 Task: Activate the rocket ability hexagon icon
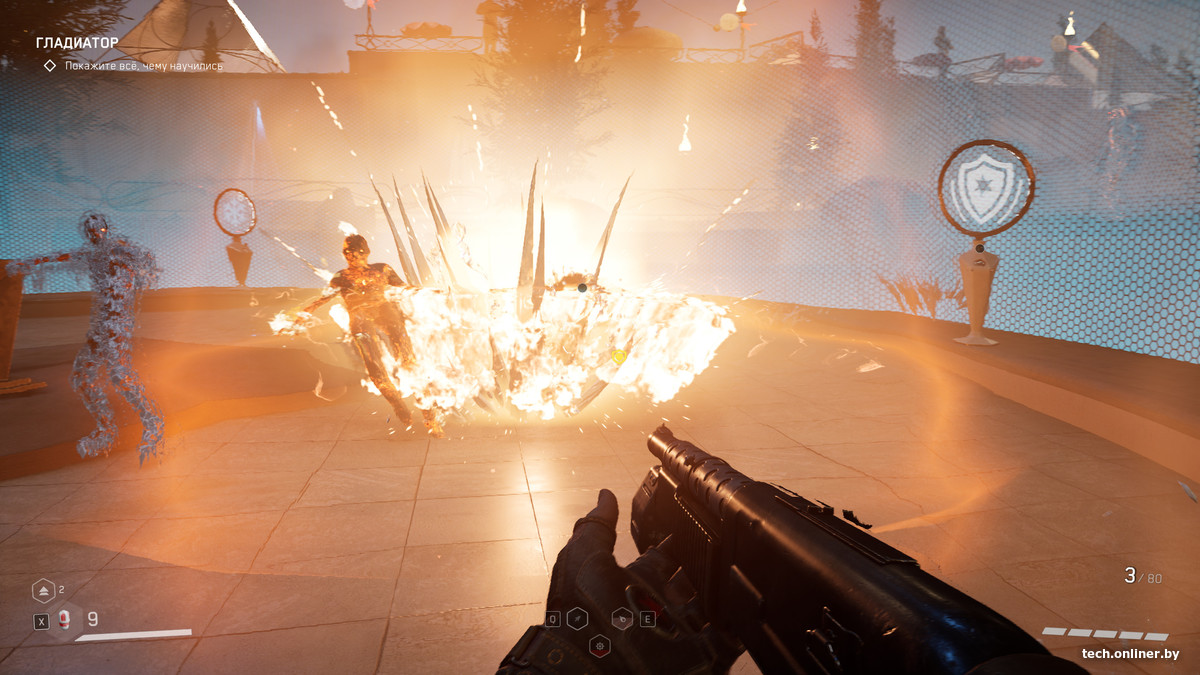point(577,619)
